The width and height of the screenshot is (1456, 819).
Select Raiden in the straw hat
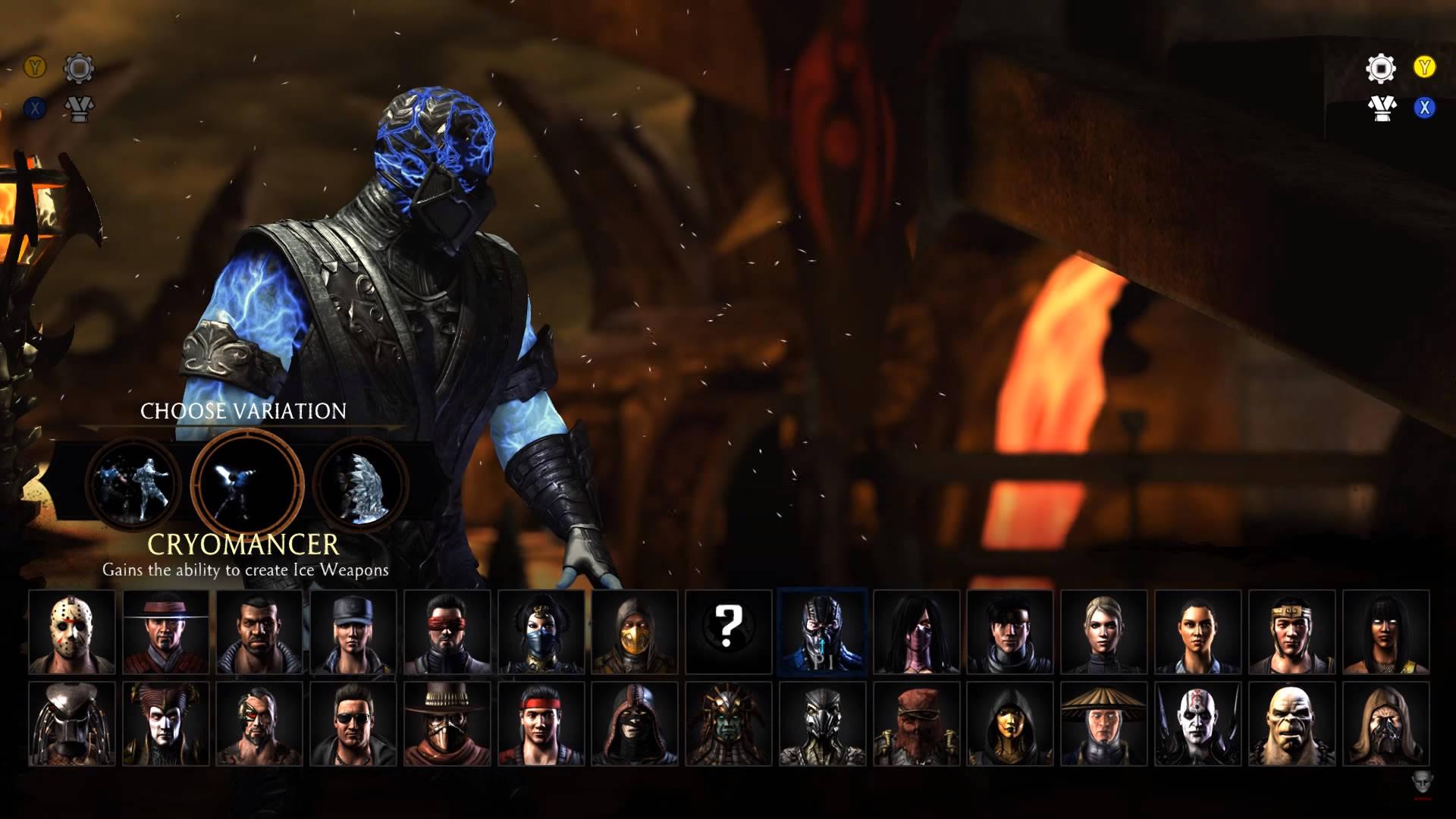tap(1103, 723)
